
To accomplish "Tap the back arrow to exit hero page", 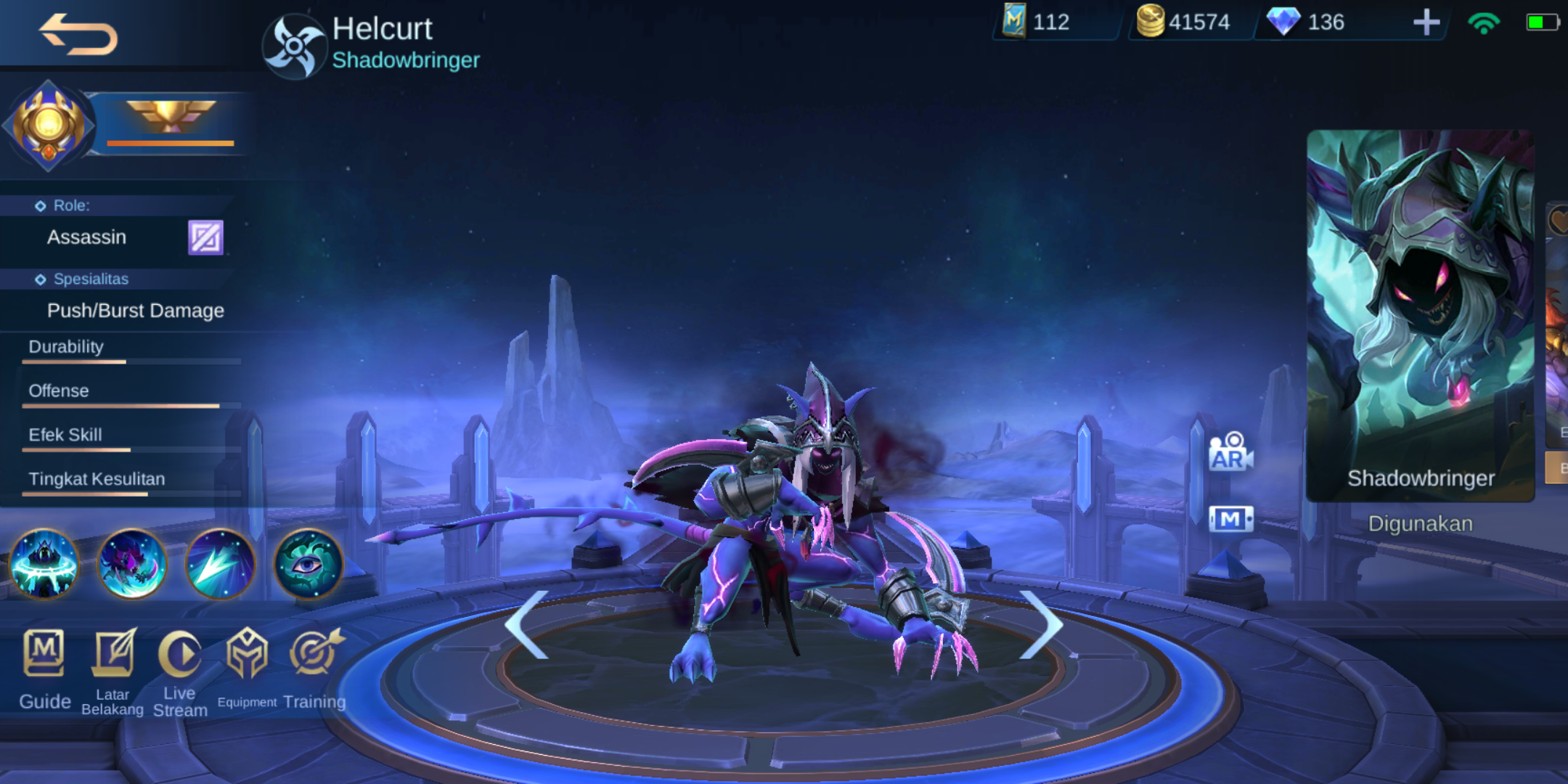I will pyautogui.click(x=78, y=35).
